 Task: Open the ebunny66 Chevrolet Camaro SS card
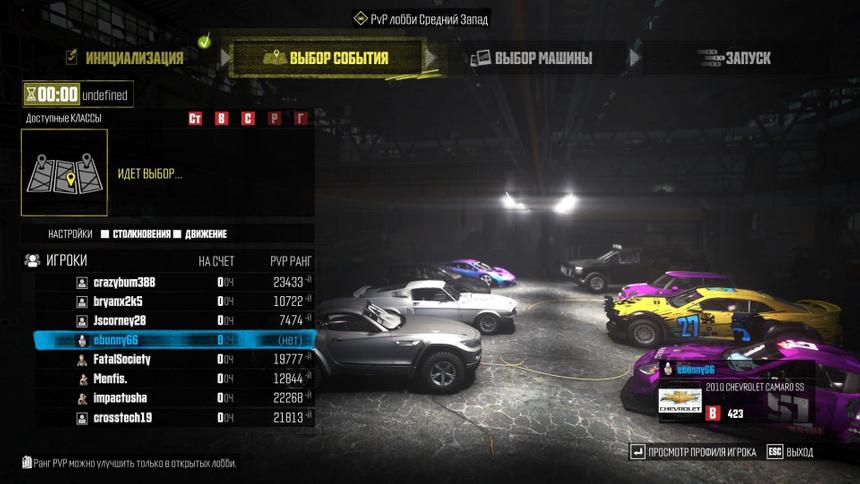tap(734, 391)
